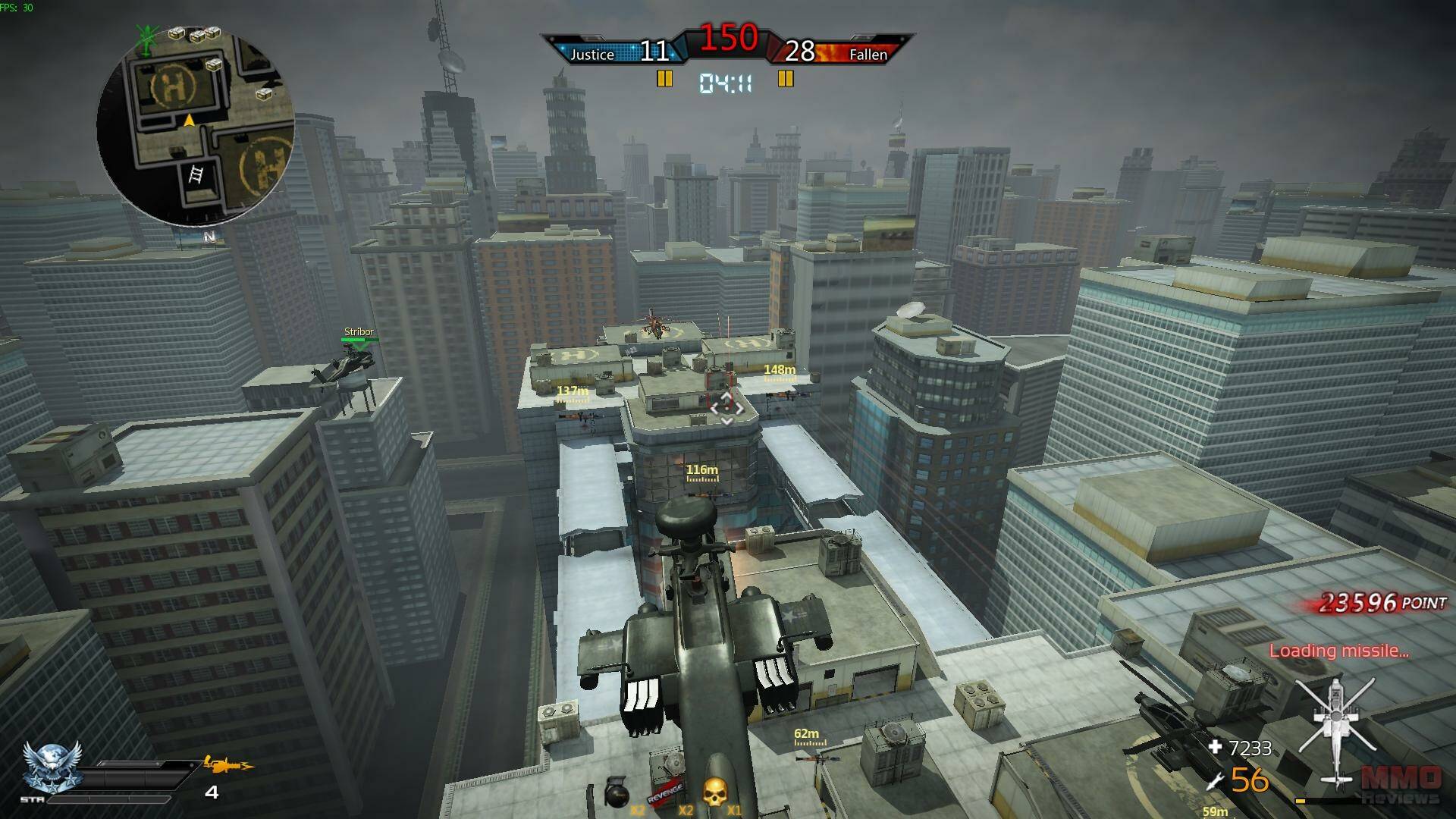Image resolution: width=1456 pixels, height=819 pixels.
Task: Click the Revenge badge icon
Action: [x=665, y=795]
